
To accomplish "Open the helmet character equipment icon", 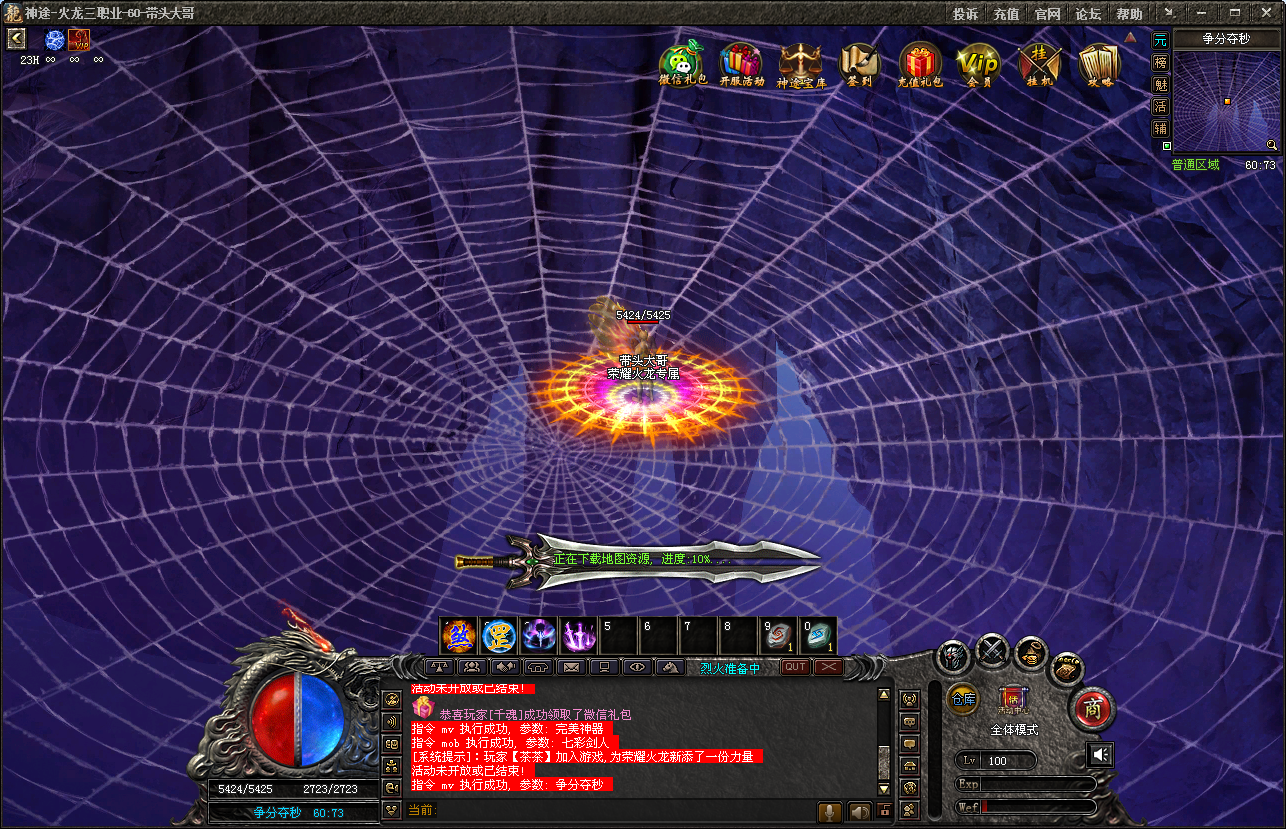I will click(x=953, y=657).
